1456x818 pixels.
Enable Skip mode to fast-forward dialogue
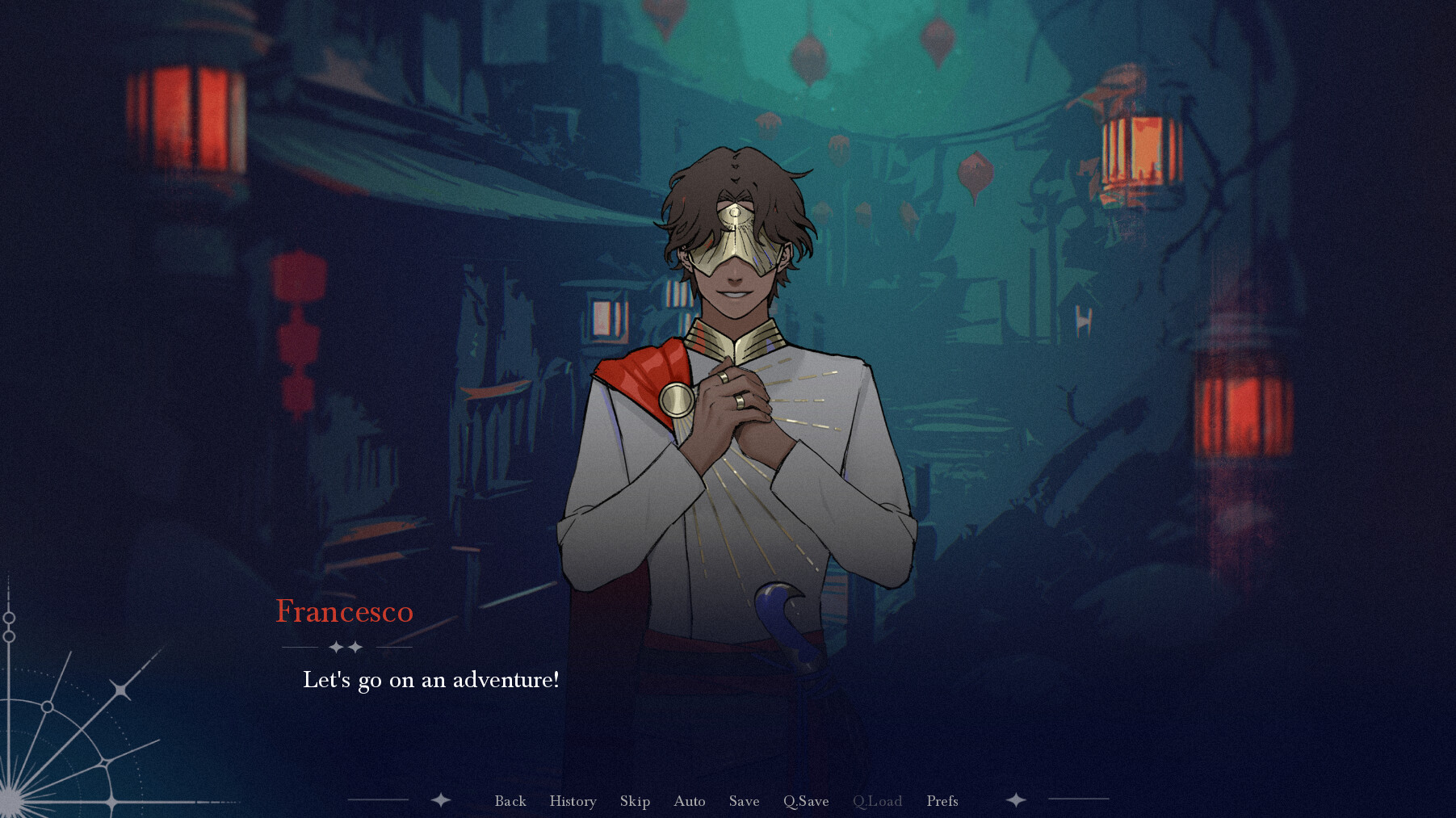tap(635, 800)
